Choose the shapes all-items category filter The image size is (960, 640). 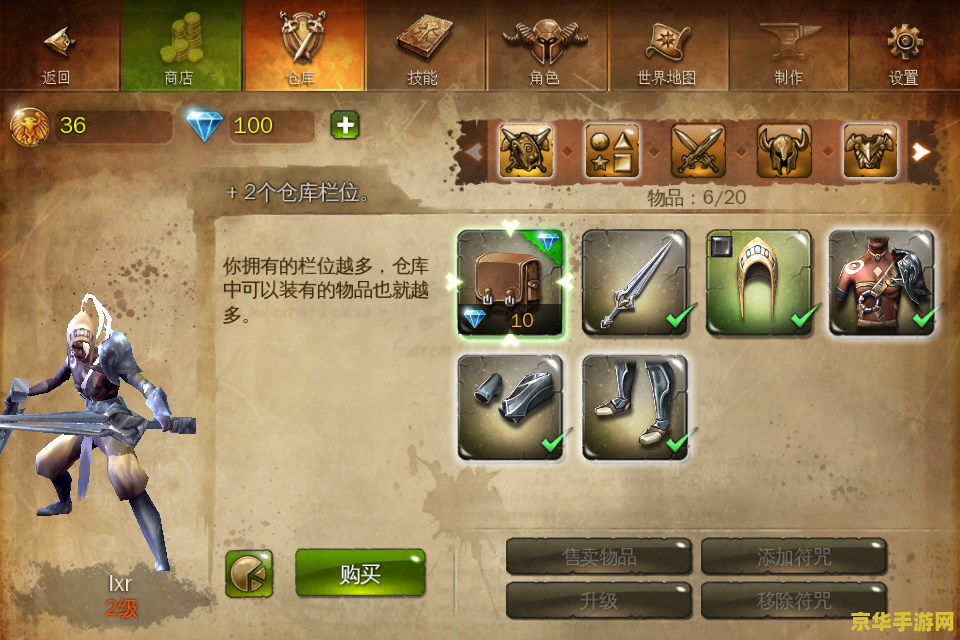point(612,151)
